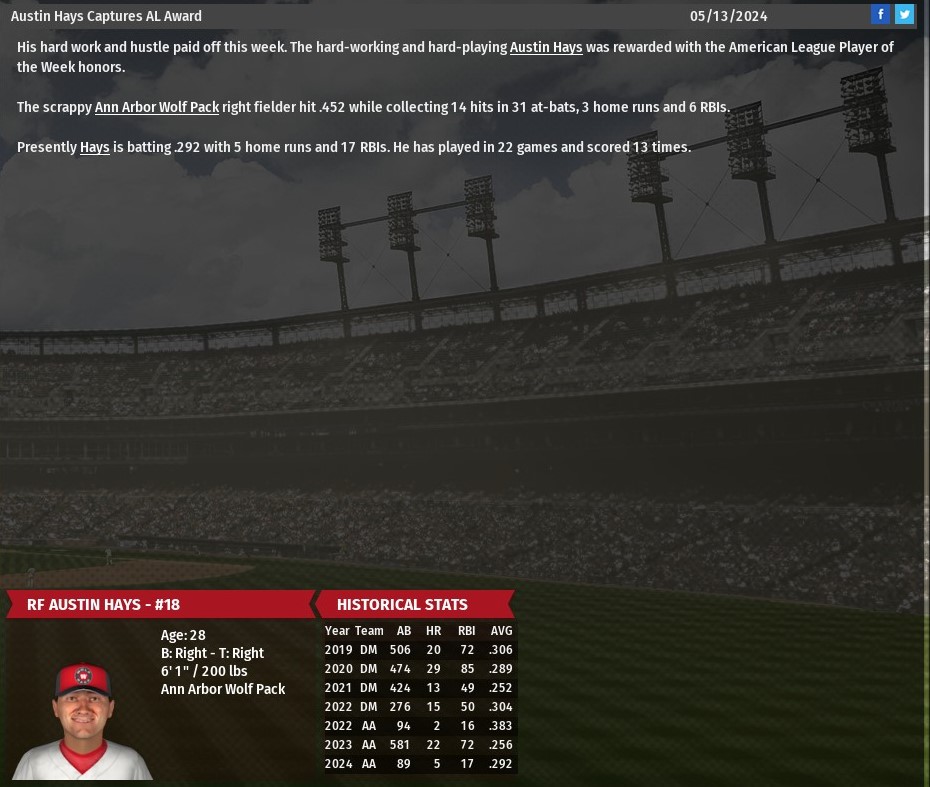930x787 pixels.
Task: Open the Austin Hays link in first paragraph
Action: (x=546, y=47)
